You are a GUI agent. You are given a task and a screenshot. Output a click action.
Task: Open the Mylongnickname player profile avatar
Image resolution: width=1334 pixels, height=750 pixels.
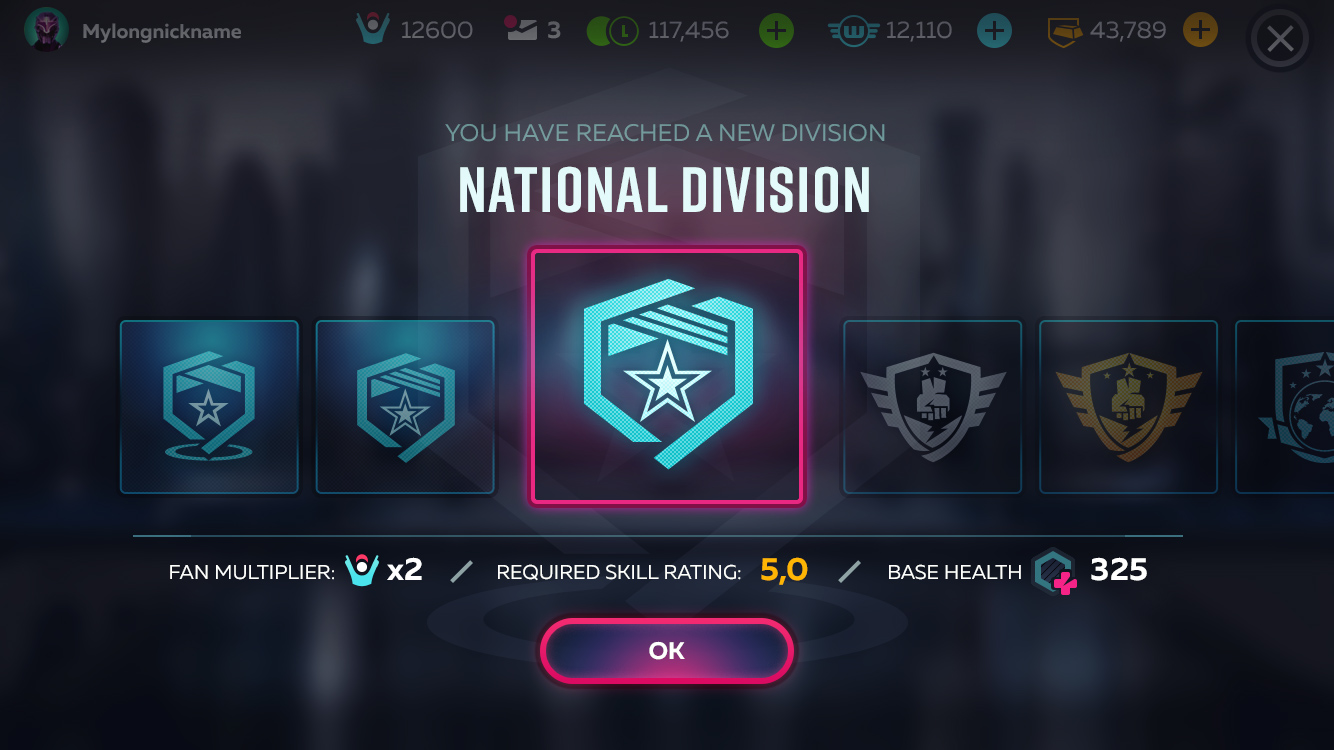(46, 31)
